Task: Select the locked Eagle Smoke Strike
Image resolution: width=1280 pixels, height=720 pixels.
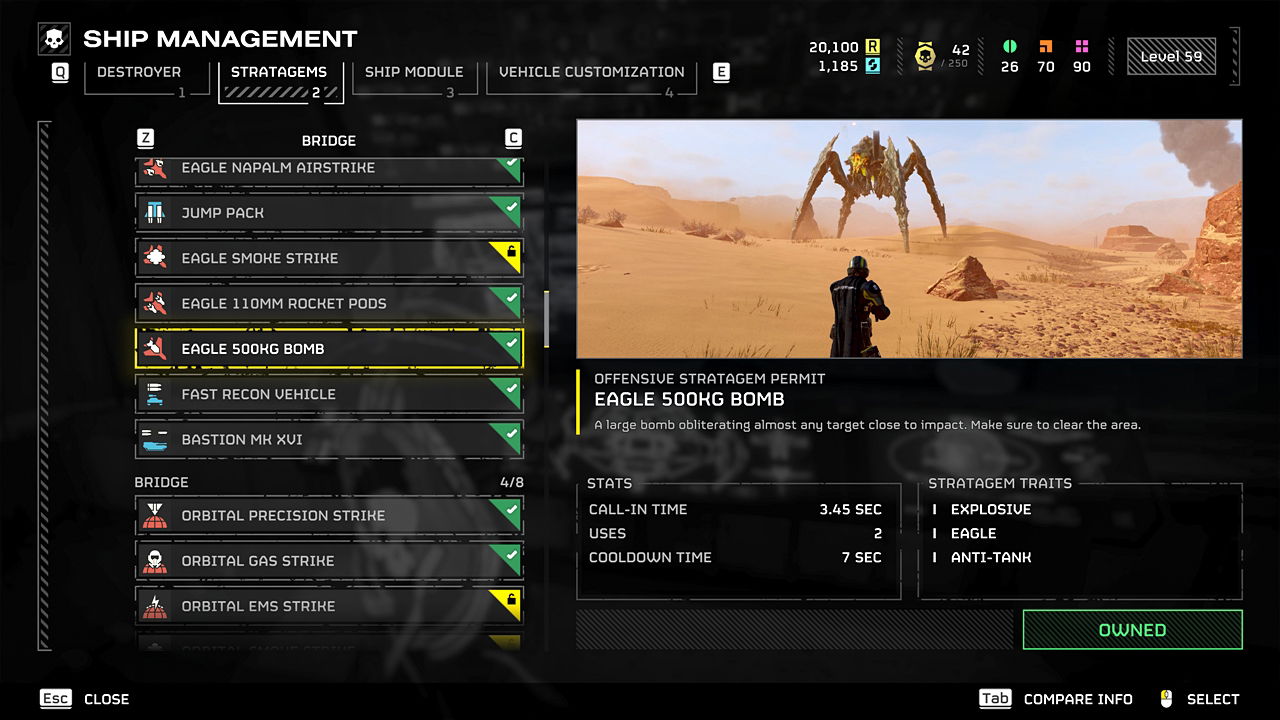Action: tap(329, 258)
